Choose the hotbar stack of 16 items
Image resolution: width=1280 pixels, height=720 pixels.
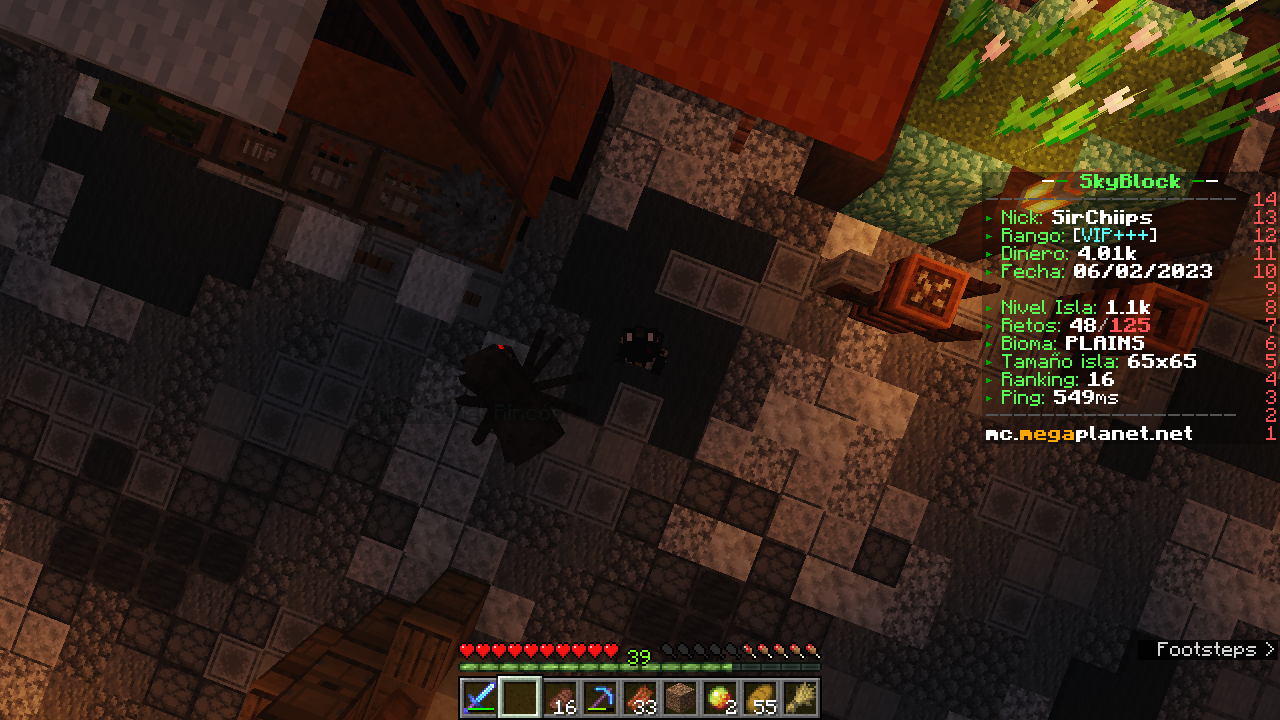(560, 697)
